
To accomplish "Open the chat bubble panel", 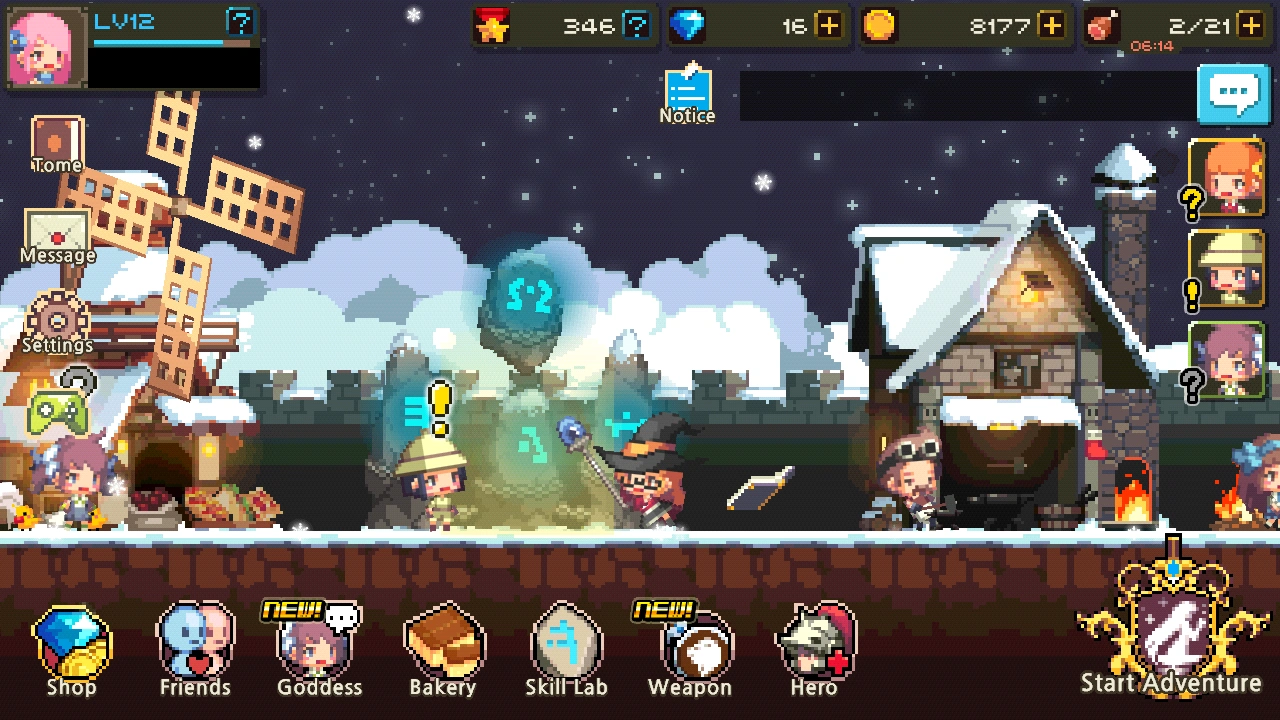I will [1235, 94].
